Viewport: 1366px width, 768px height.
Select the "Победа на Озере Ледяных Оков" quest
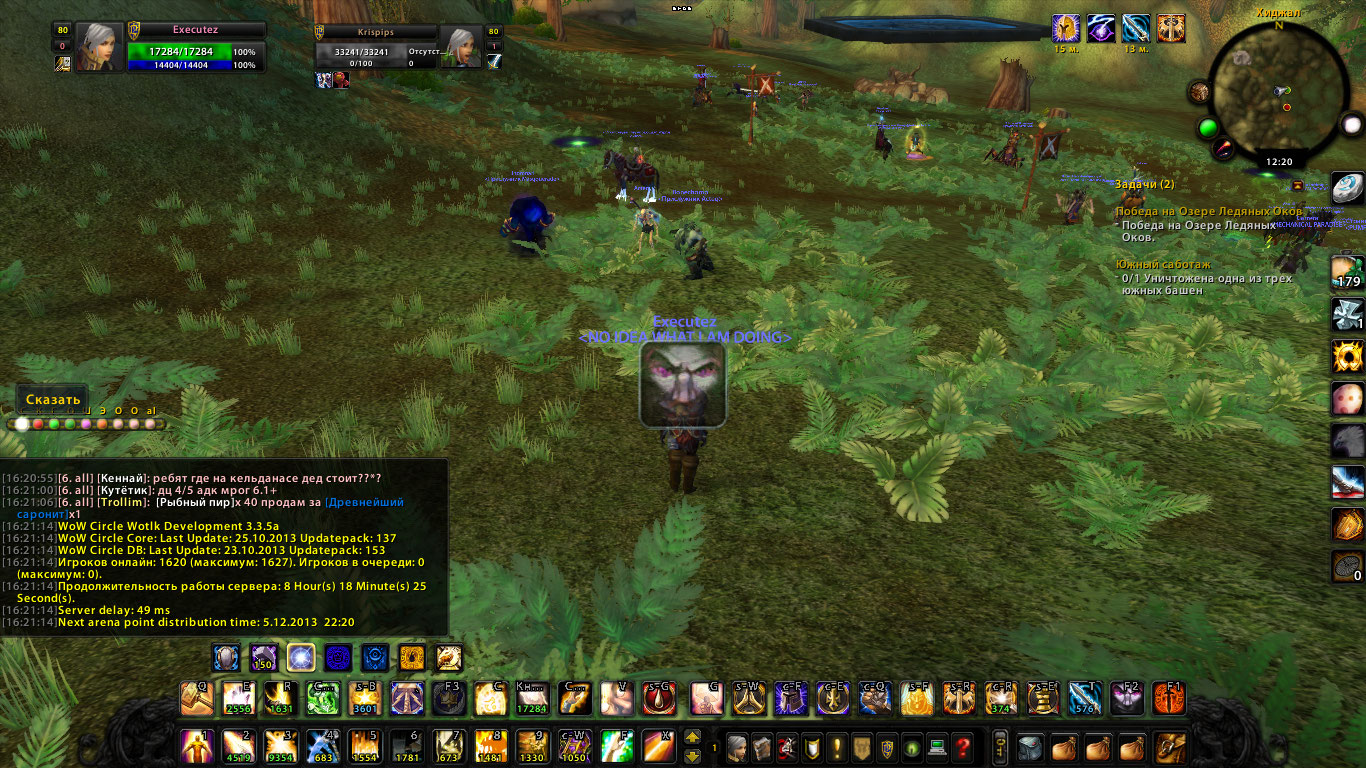point(1209,212)
